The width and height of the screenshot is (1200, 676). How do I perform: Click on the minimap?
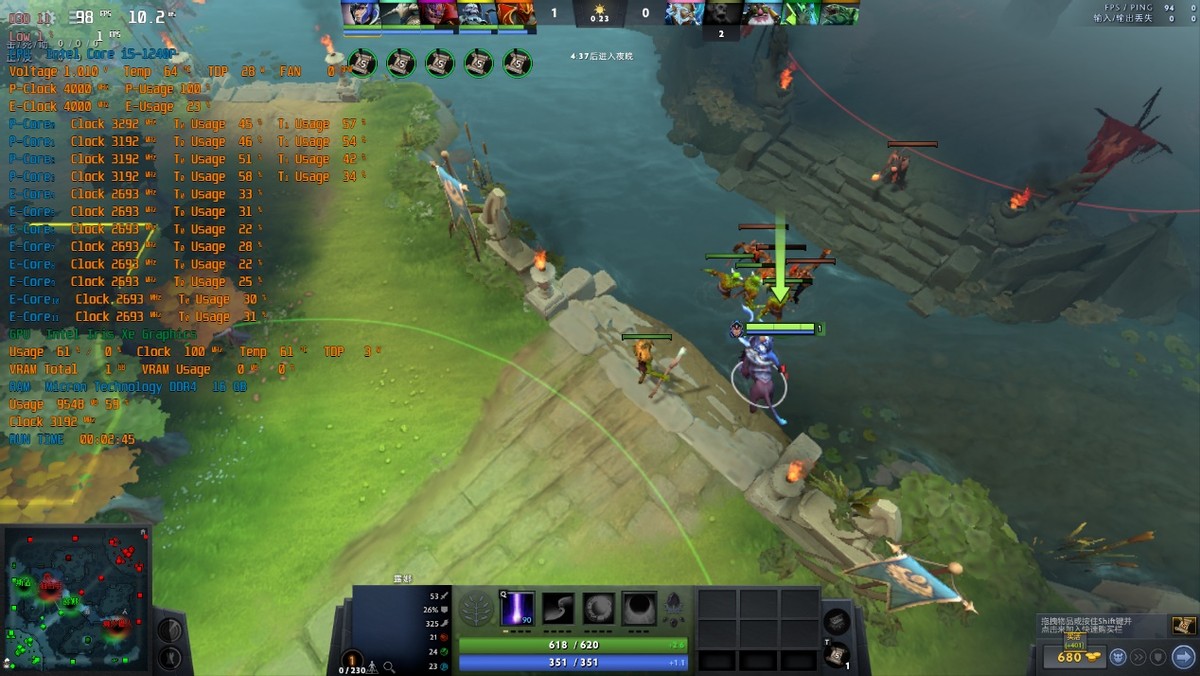[x=76, y=598]
